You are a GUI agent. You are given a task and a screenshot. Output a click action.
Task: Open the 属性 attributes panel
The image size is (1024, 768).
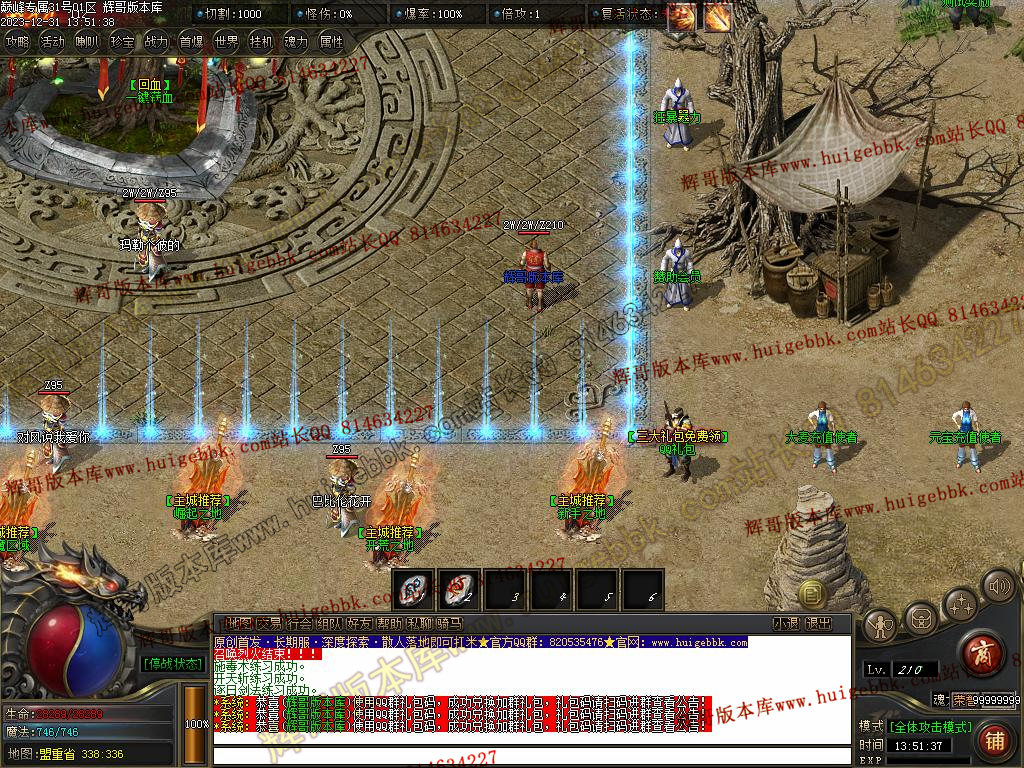click(x=331, y=42)
